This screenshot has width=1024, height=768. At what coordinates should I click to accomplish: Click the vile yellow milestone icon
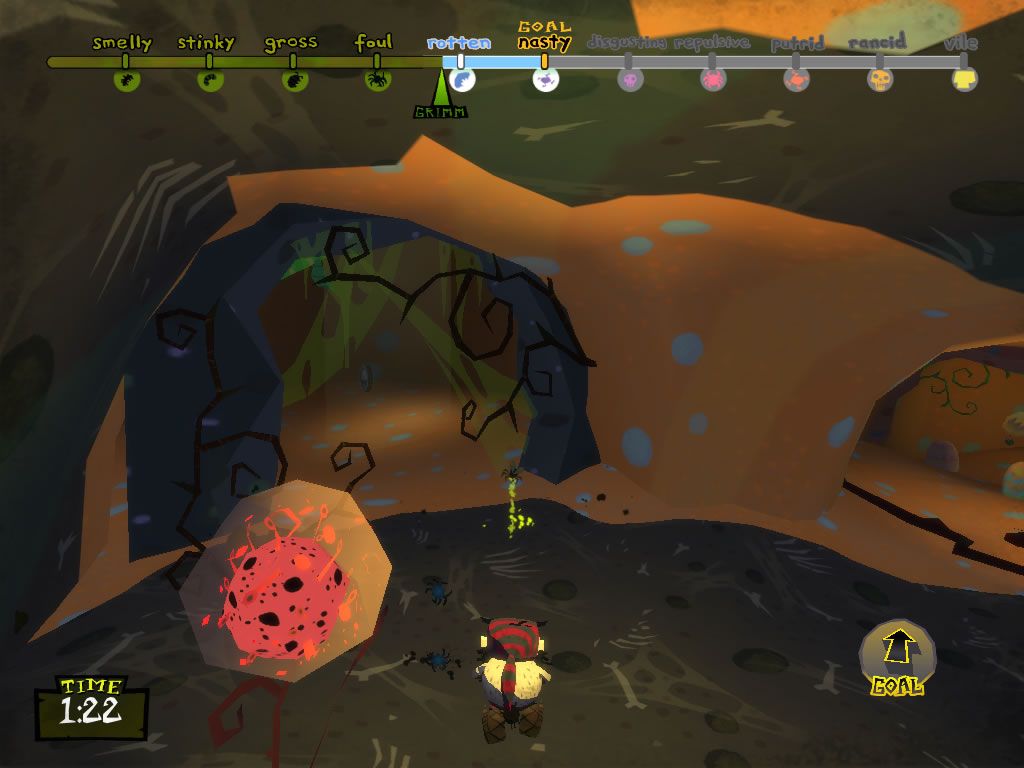tap(964, 80)
